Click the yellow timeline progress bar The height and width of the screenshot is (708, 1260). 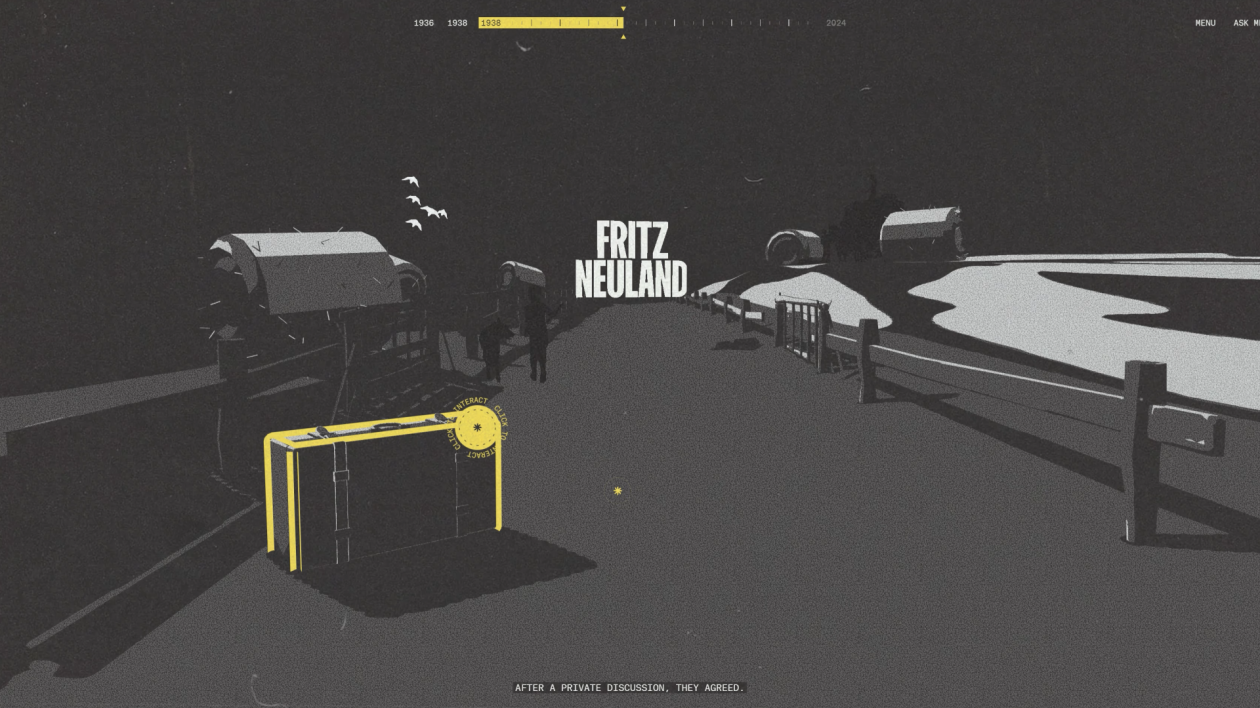[550, 23]
